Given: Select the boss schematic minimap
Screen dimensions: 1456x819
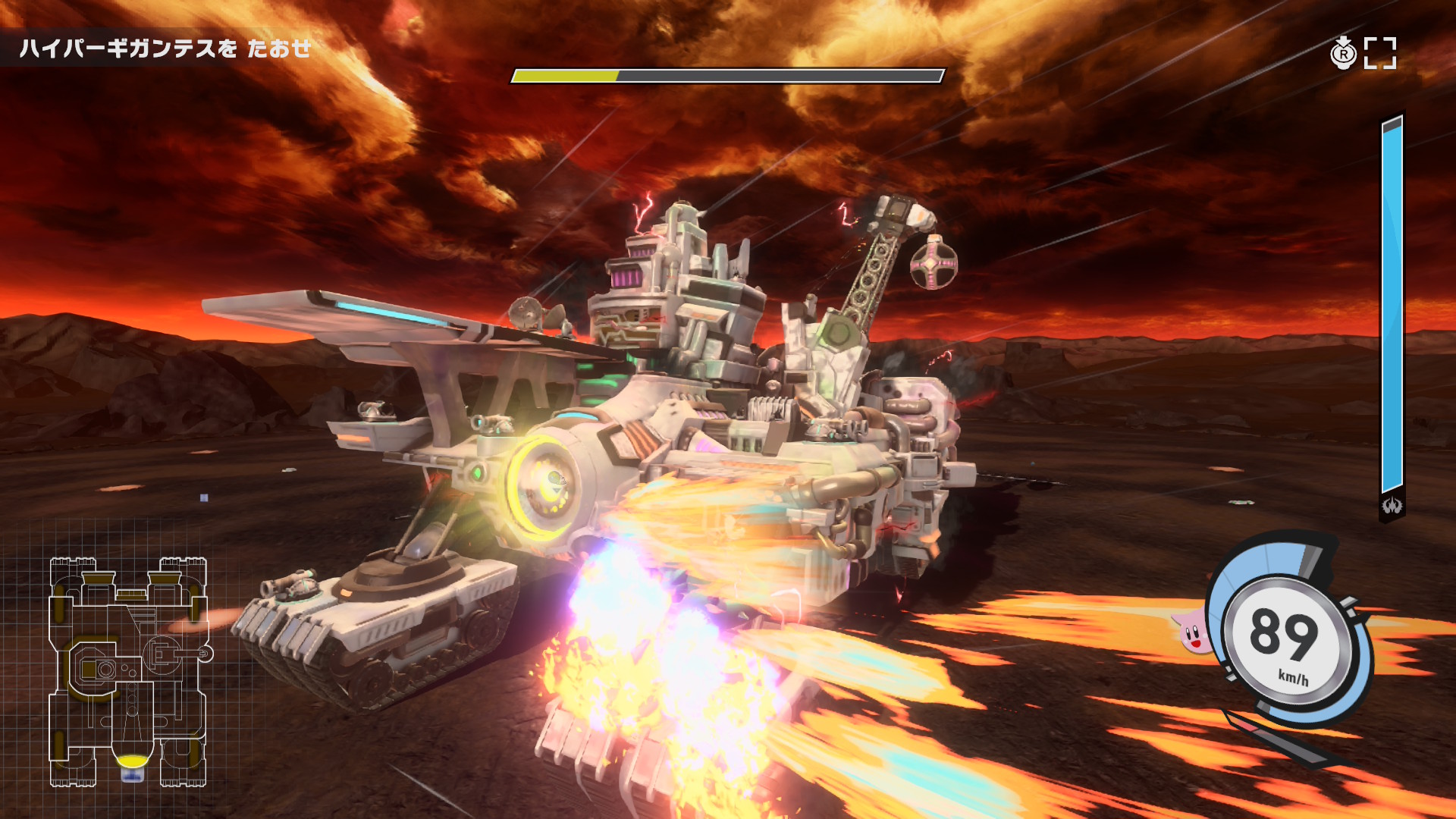Looking at the screenshot, I should coord(128,670).
